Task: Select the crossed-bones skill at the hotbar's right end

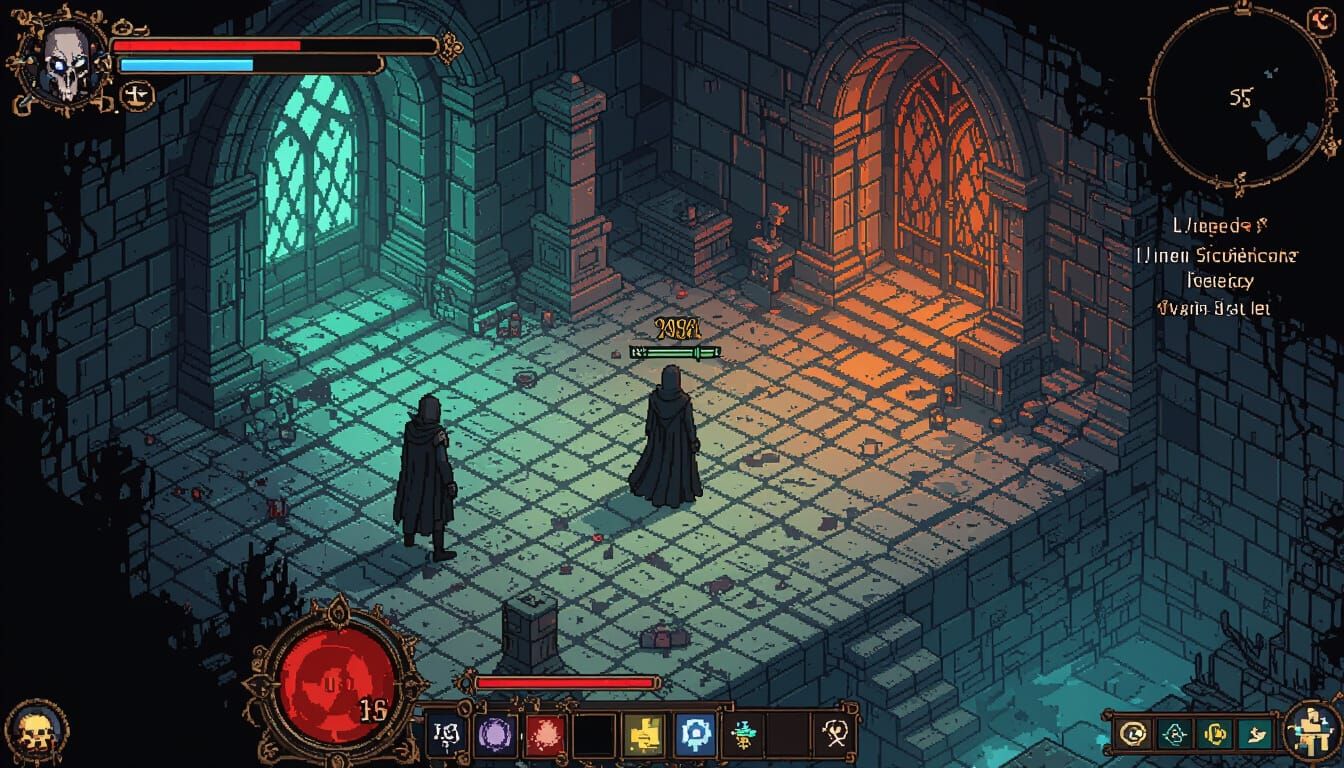Action: click(x=834, y=735)
